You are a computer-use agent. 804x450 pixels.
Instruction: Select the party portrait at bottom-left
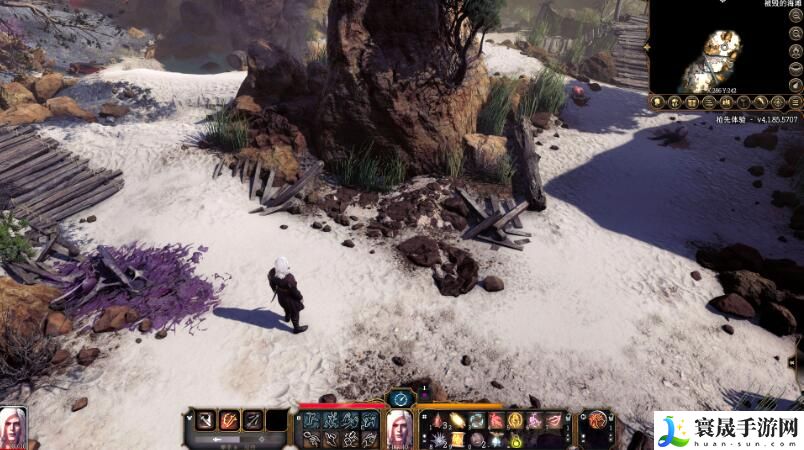point(13,427)
